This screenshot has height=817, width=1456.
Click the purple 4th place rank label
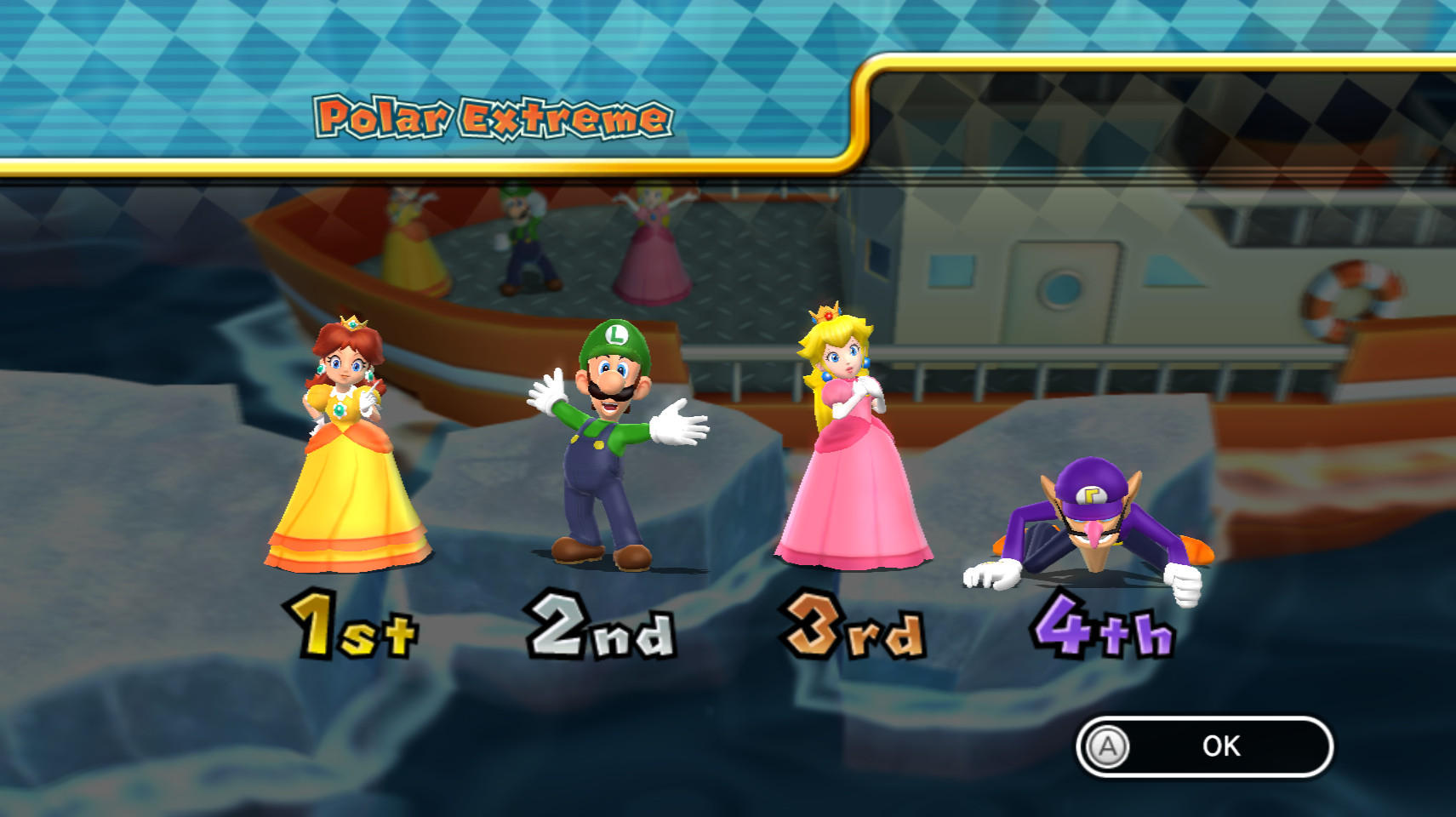(x=1104, y=628)
